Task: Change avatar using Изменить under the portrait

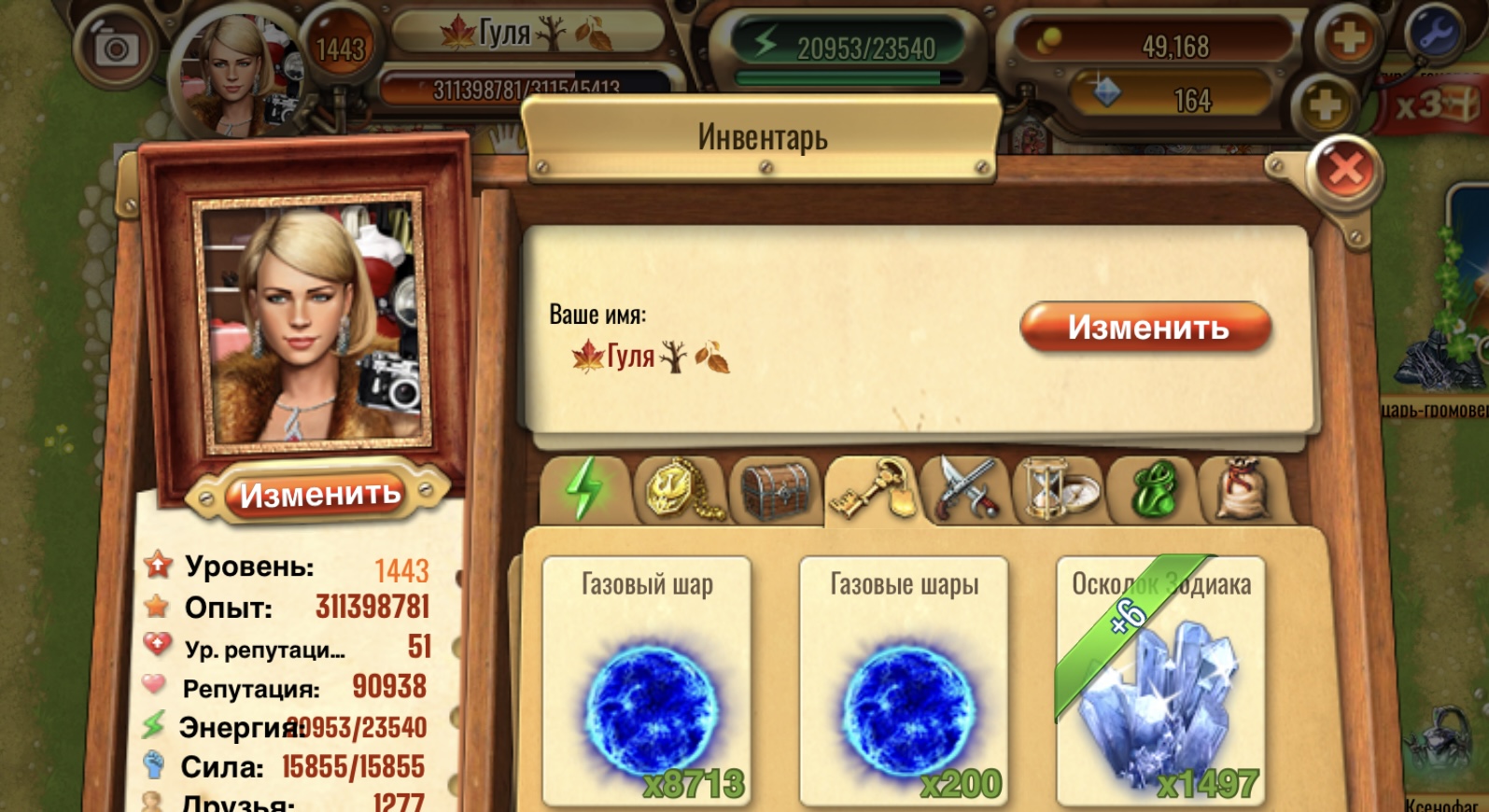Action: [x=319, y=494]
